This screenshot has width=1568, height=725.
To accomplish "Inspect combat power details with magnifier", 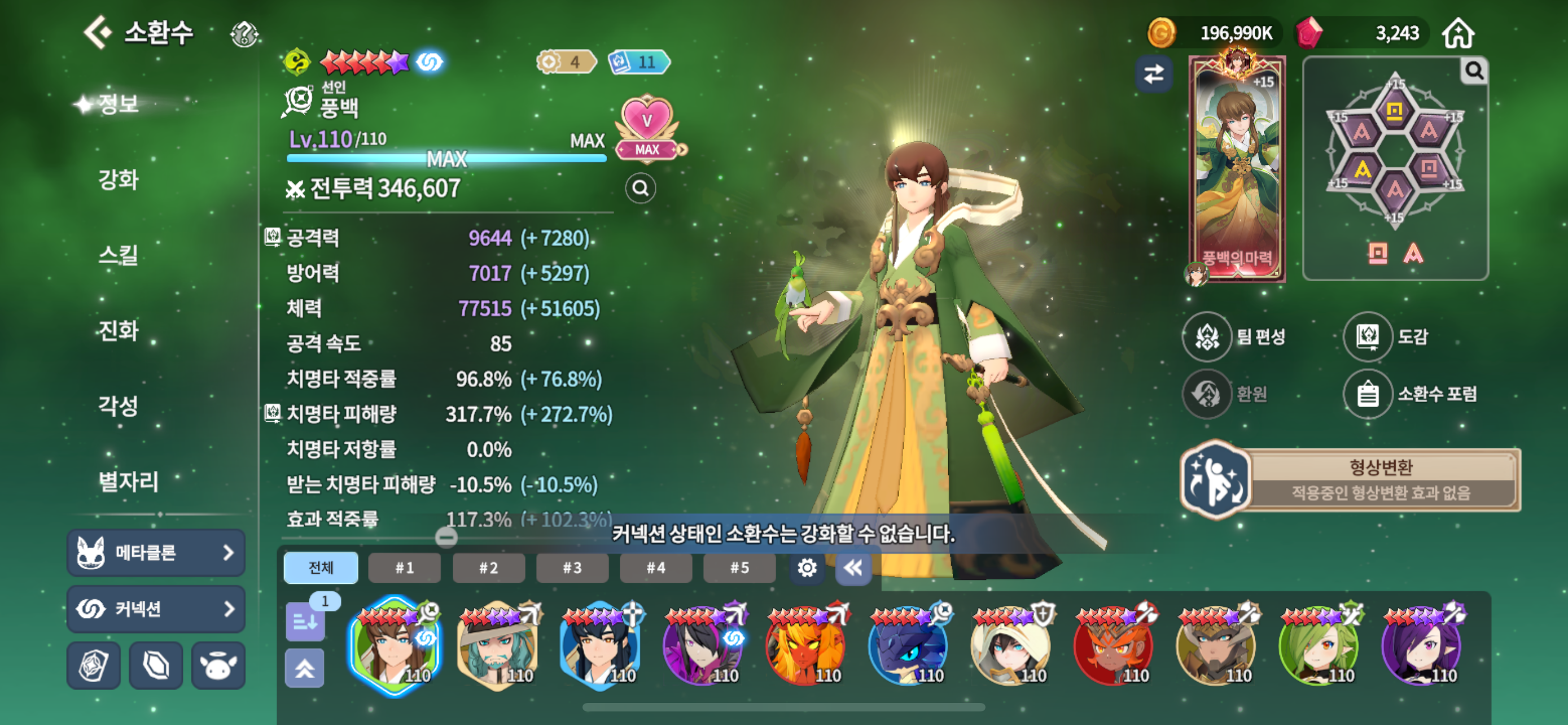I will click(640, 189).
